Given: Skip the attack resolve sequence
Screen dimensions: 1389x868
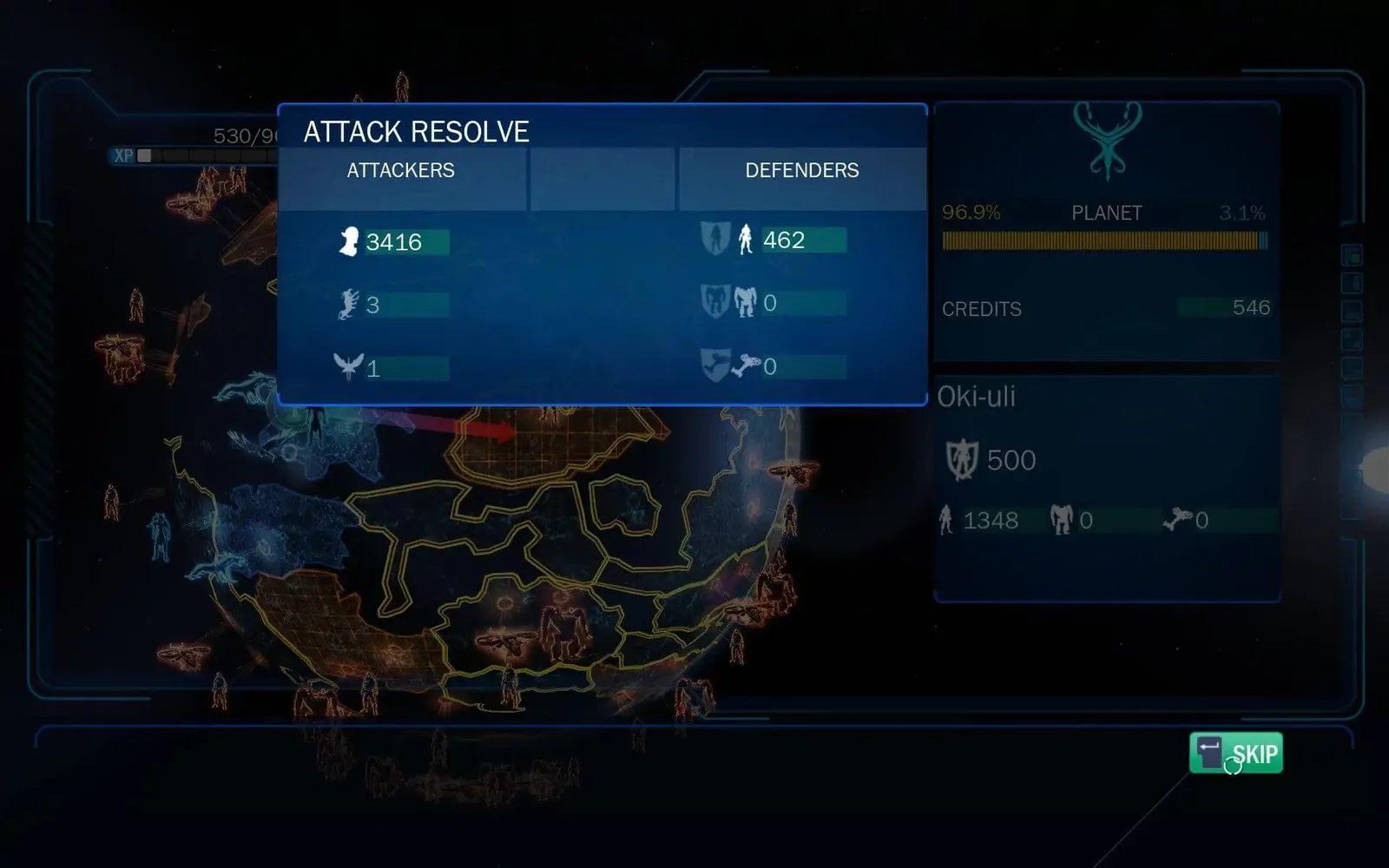Looking at the screenshot, I should click(x=1236, y=753).
